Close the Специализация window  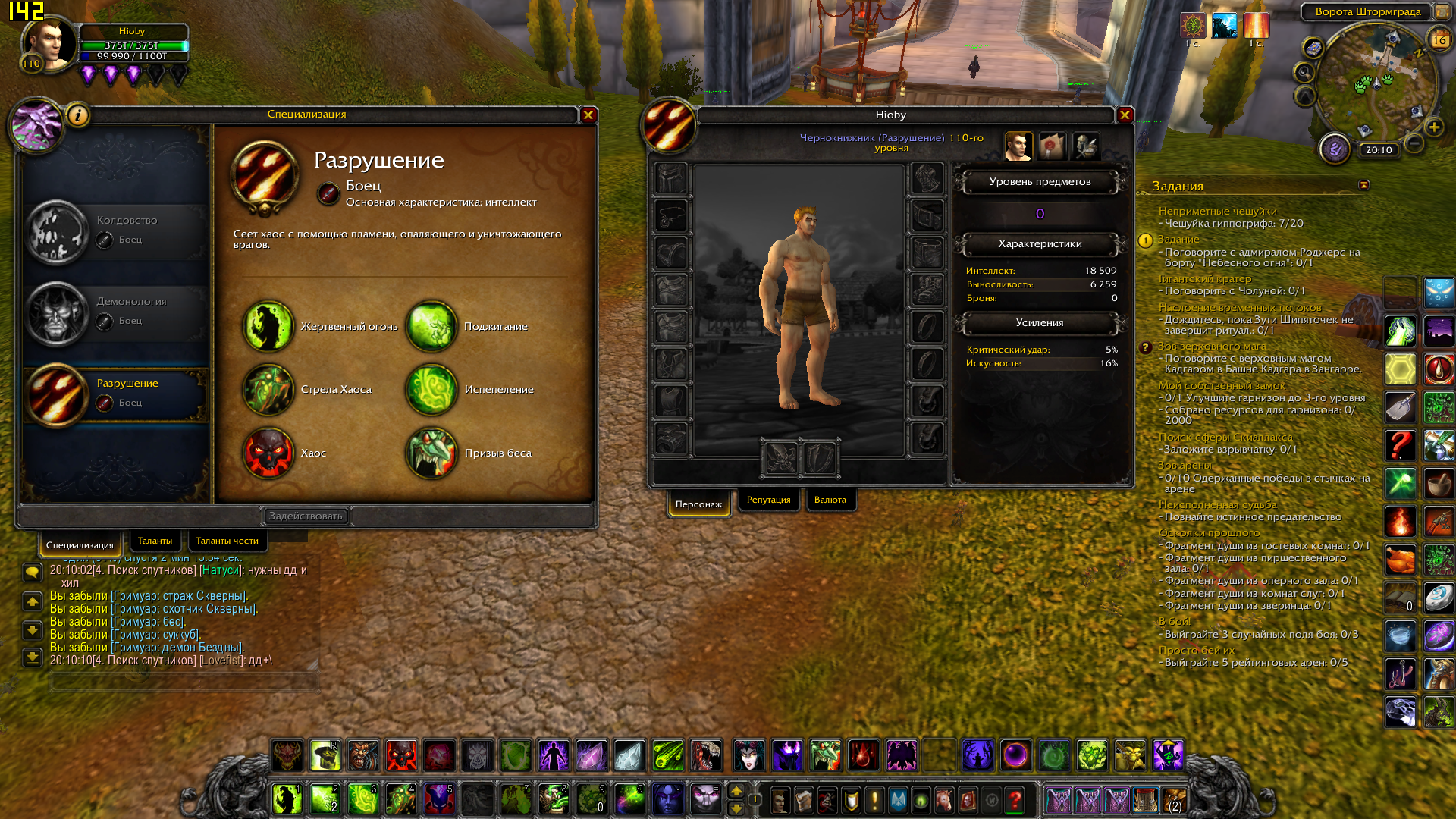click(588, 115)
